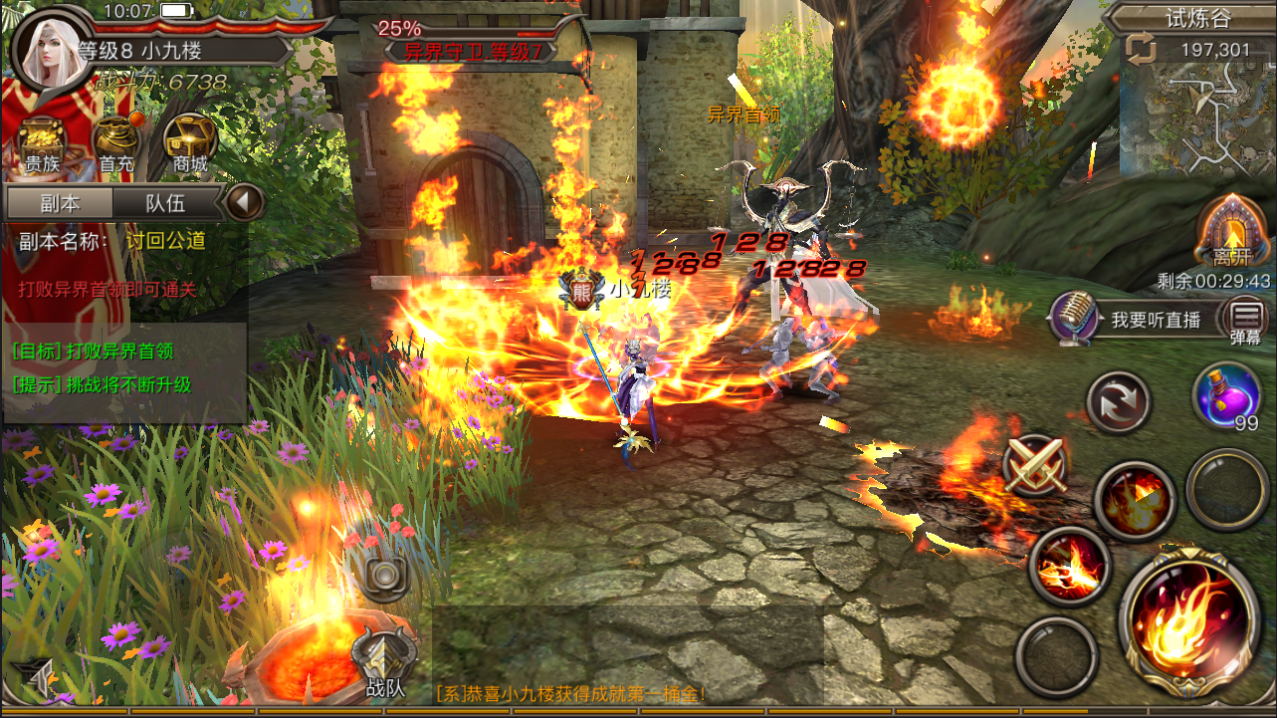Switch to the 副本 tab
Screen dimensions: 1277x718
[x=60, y=203]
